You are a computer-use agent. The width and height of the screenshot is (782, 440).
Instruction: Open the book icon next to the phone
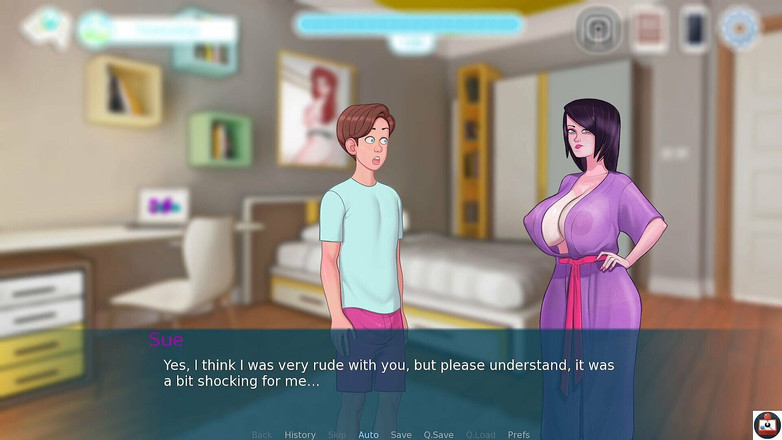[x=649, y=29]
